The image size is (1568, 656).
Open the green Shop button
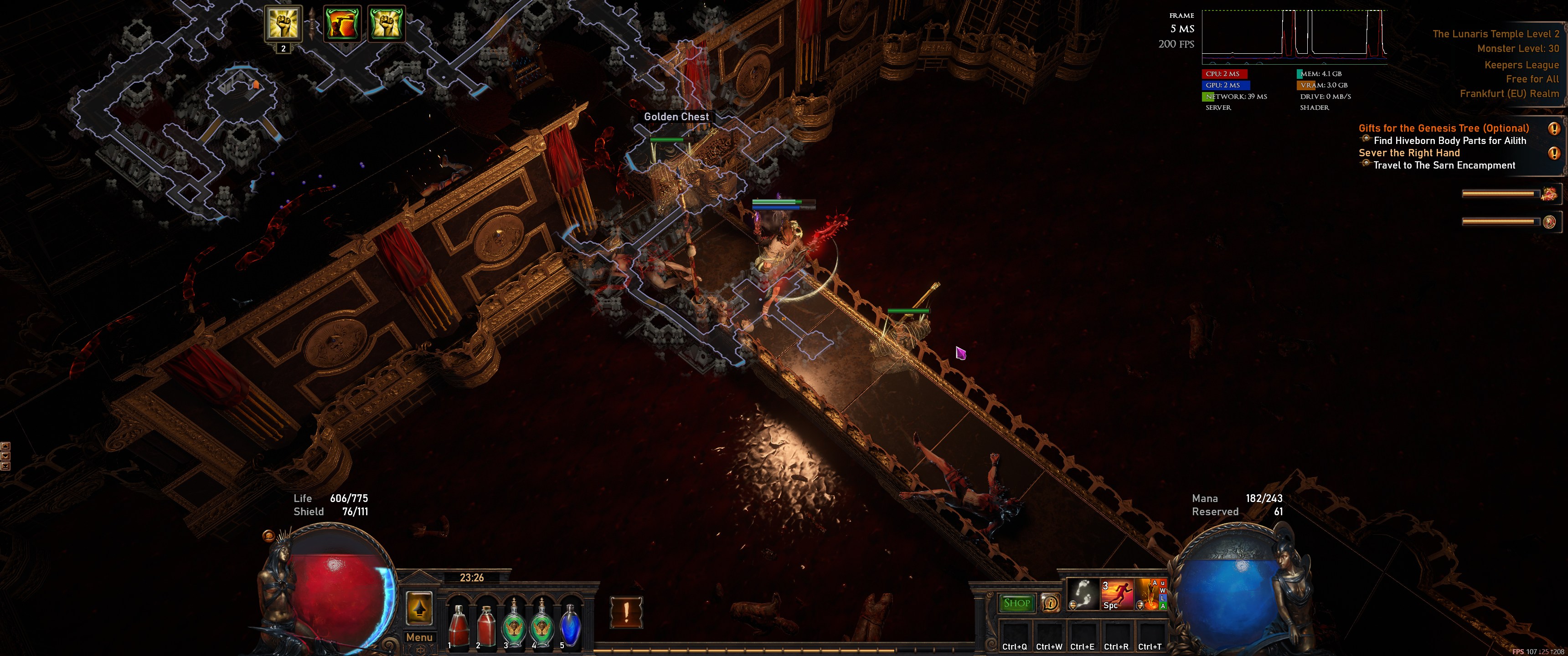click(1016, 603)
